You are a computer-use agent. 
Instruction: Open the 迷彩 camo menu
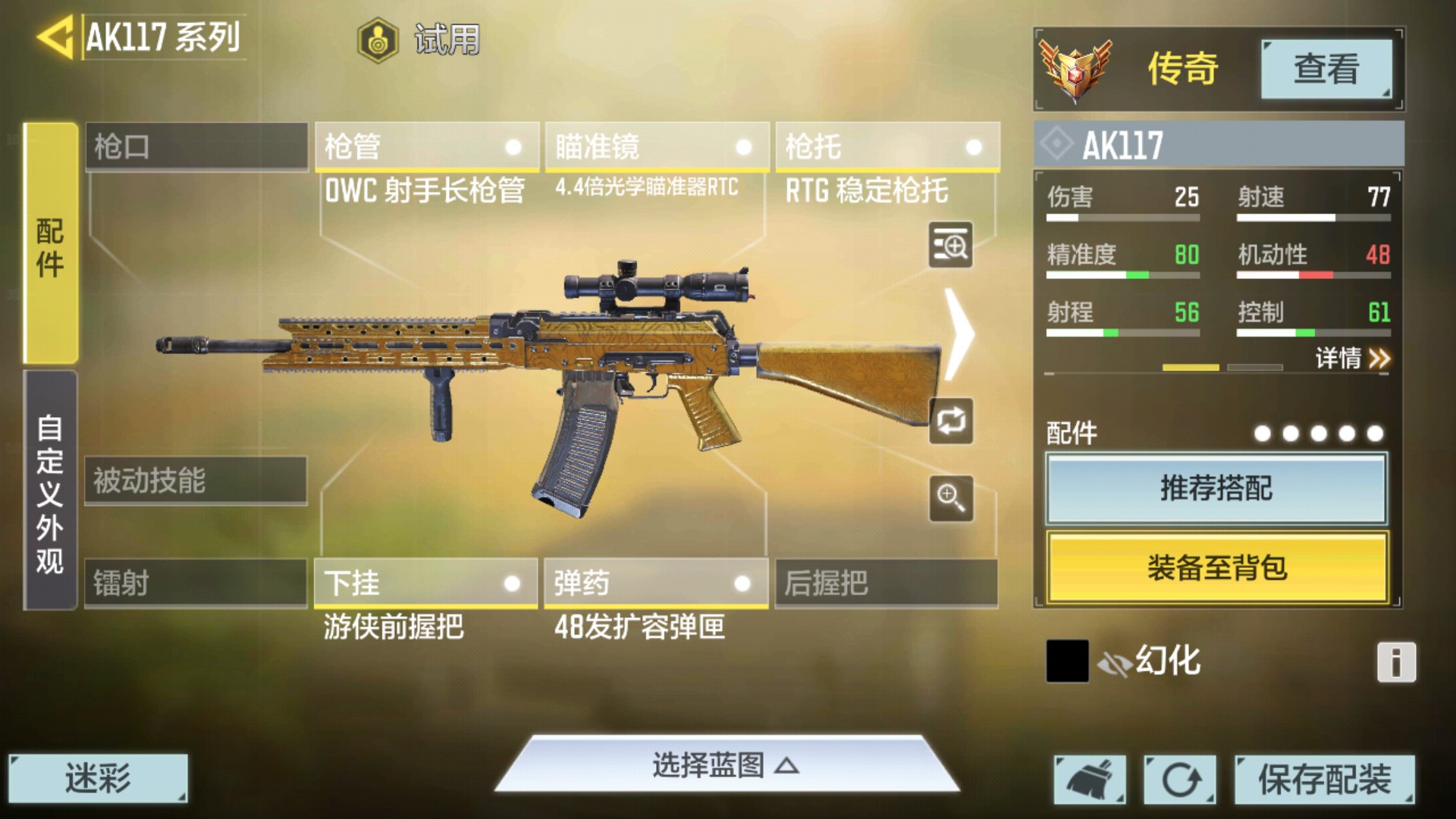point(98,778)
